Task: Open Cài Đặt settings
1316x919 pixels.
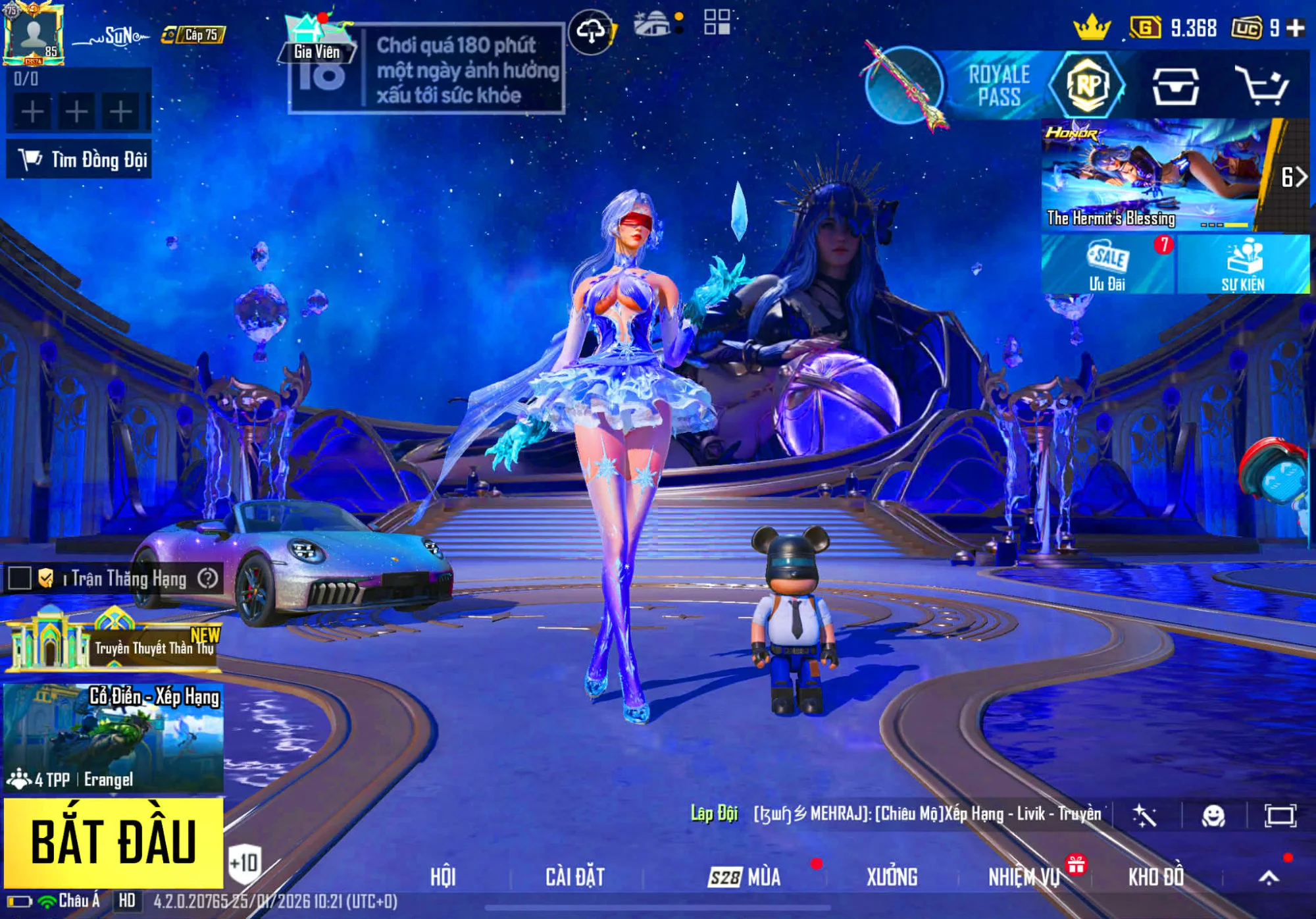Action: pyautogui.click(x=575, y=877)
